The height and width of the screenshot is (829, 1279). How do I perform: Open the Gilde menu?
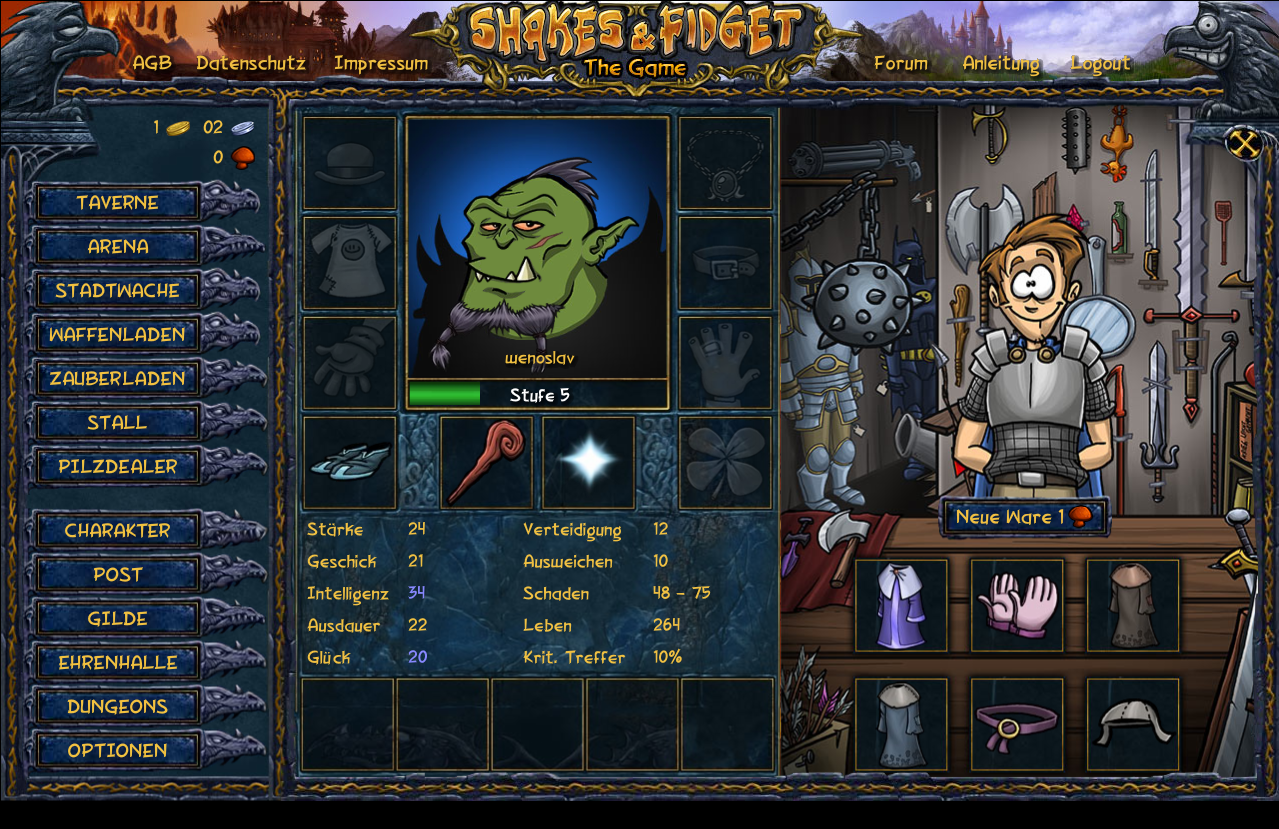tap(117, 619)
